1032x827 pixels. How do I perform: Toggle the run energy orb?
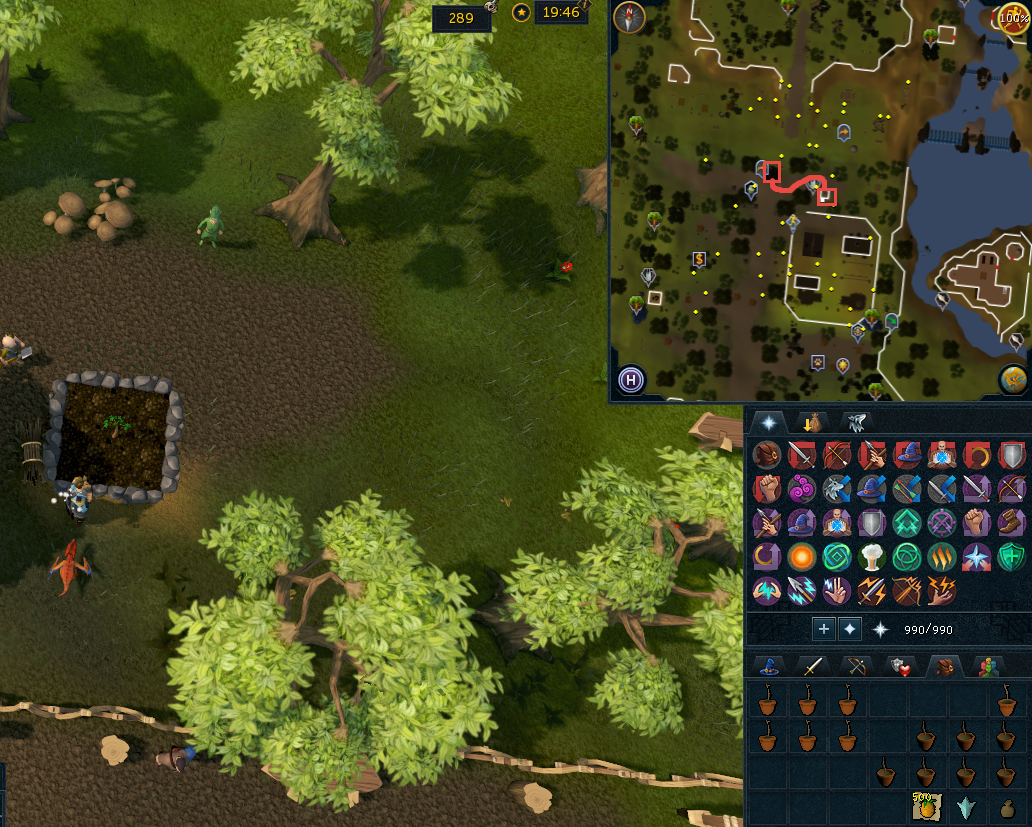(1013, 17)
